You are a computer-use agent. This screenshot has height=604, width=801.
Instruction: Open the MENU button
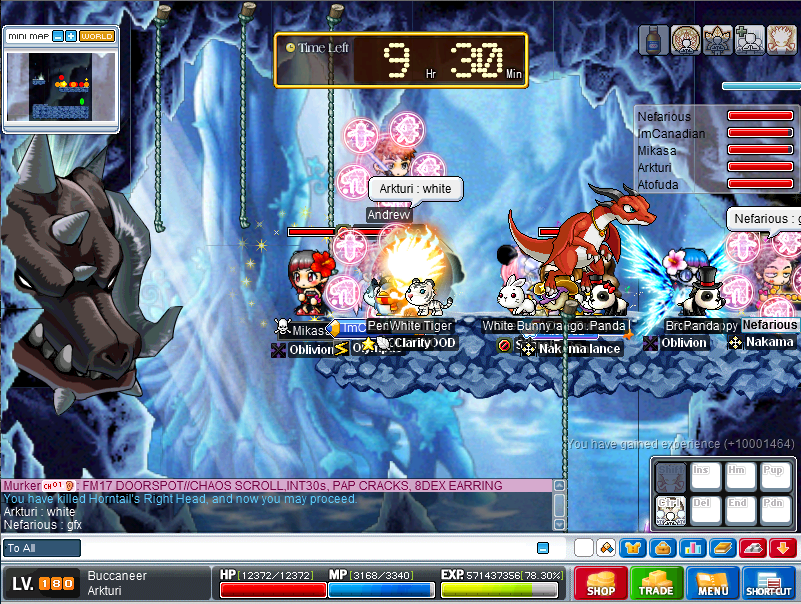pyautogui.click(x=712, y=583)
